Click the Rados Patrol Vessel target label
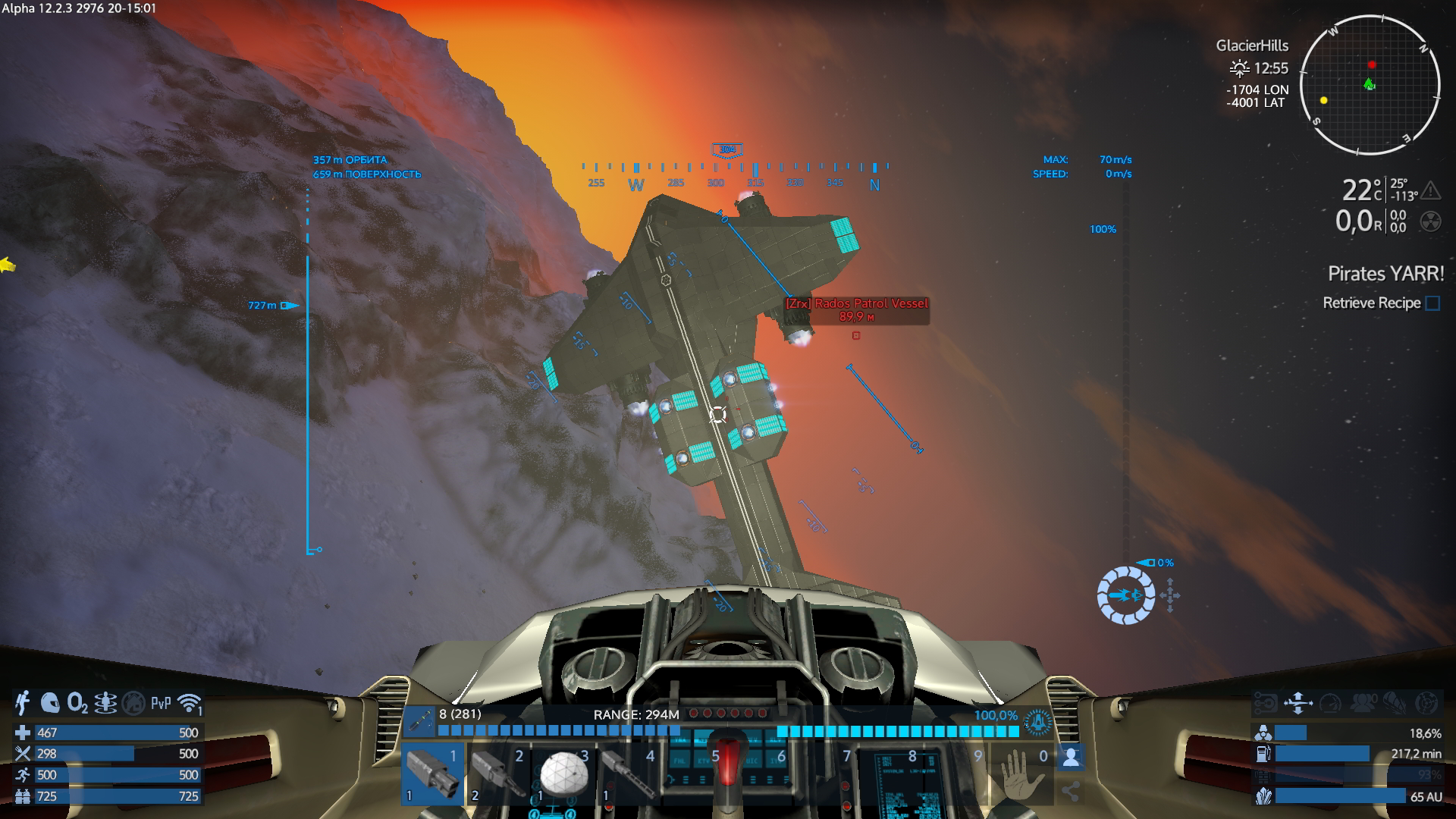1456x819 pixels. (856, 304)
